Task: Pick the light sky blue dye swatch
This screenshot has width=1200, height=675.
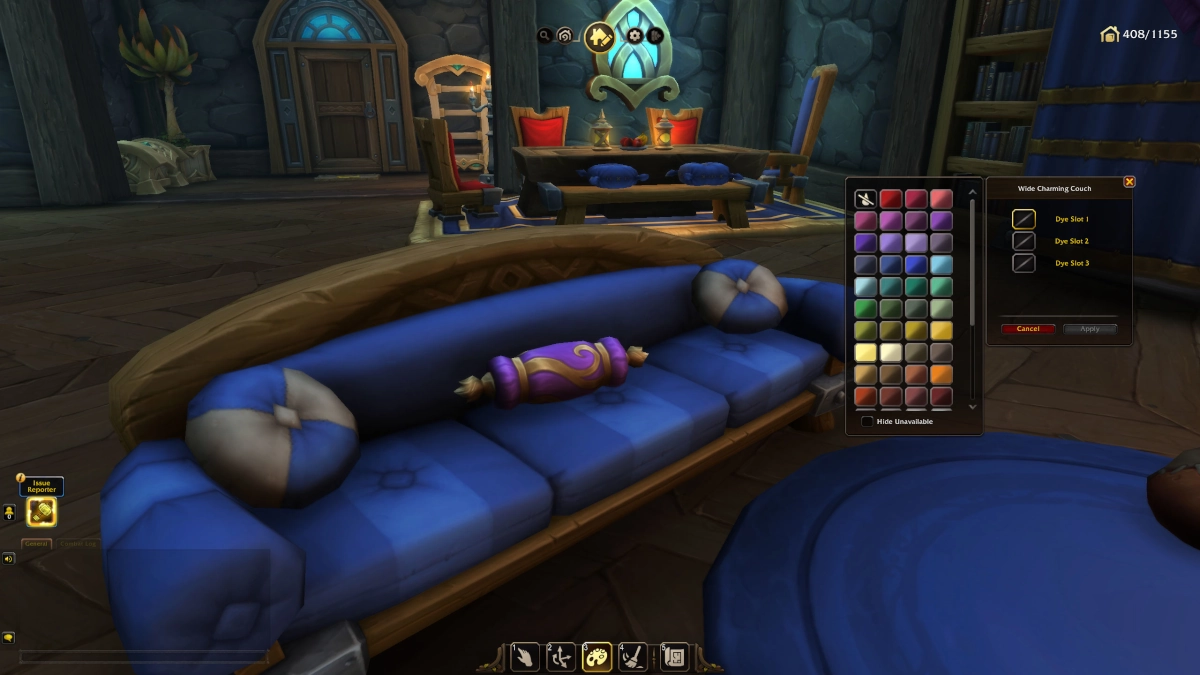Action: click(x=941, y=265)
